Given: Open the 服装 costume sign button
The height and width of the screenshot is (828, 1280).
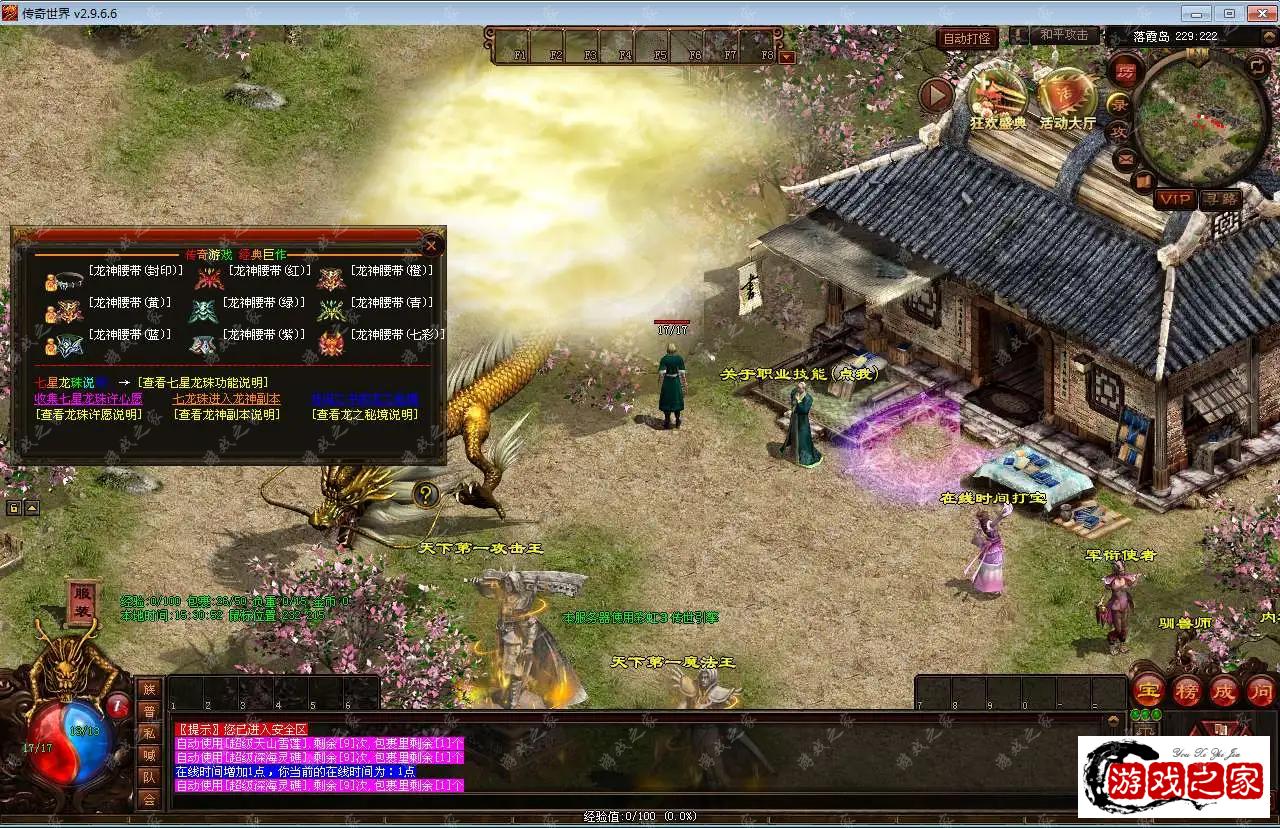Looking at the screenshot, I should pos(83,602).
